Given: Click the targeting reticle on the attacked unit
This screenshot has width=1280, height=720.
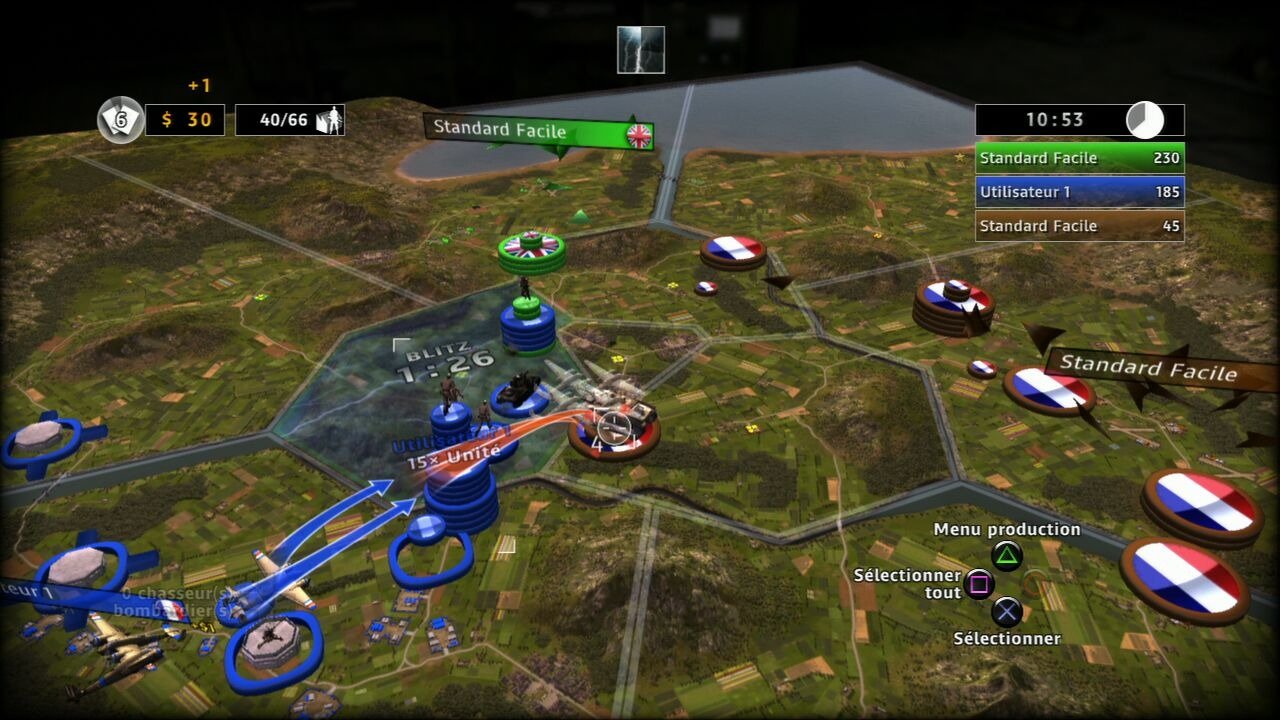Looking at the screenshot, I should tap(612, 430).
